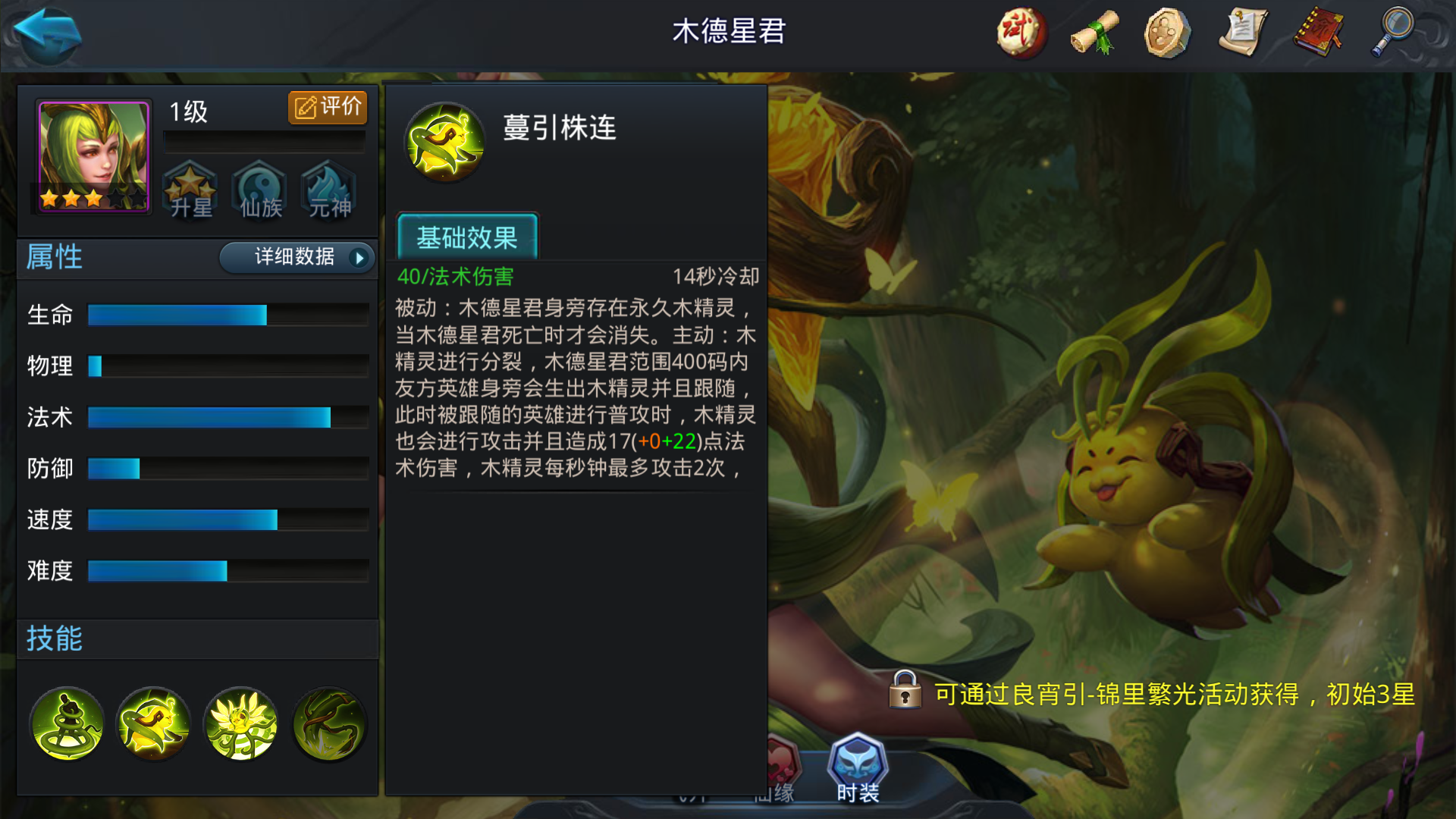Select the flower-sprite third skill icon
This screenshot has height=819, width=1456.
click(241, 724)
